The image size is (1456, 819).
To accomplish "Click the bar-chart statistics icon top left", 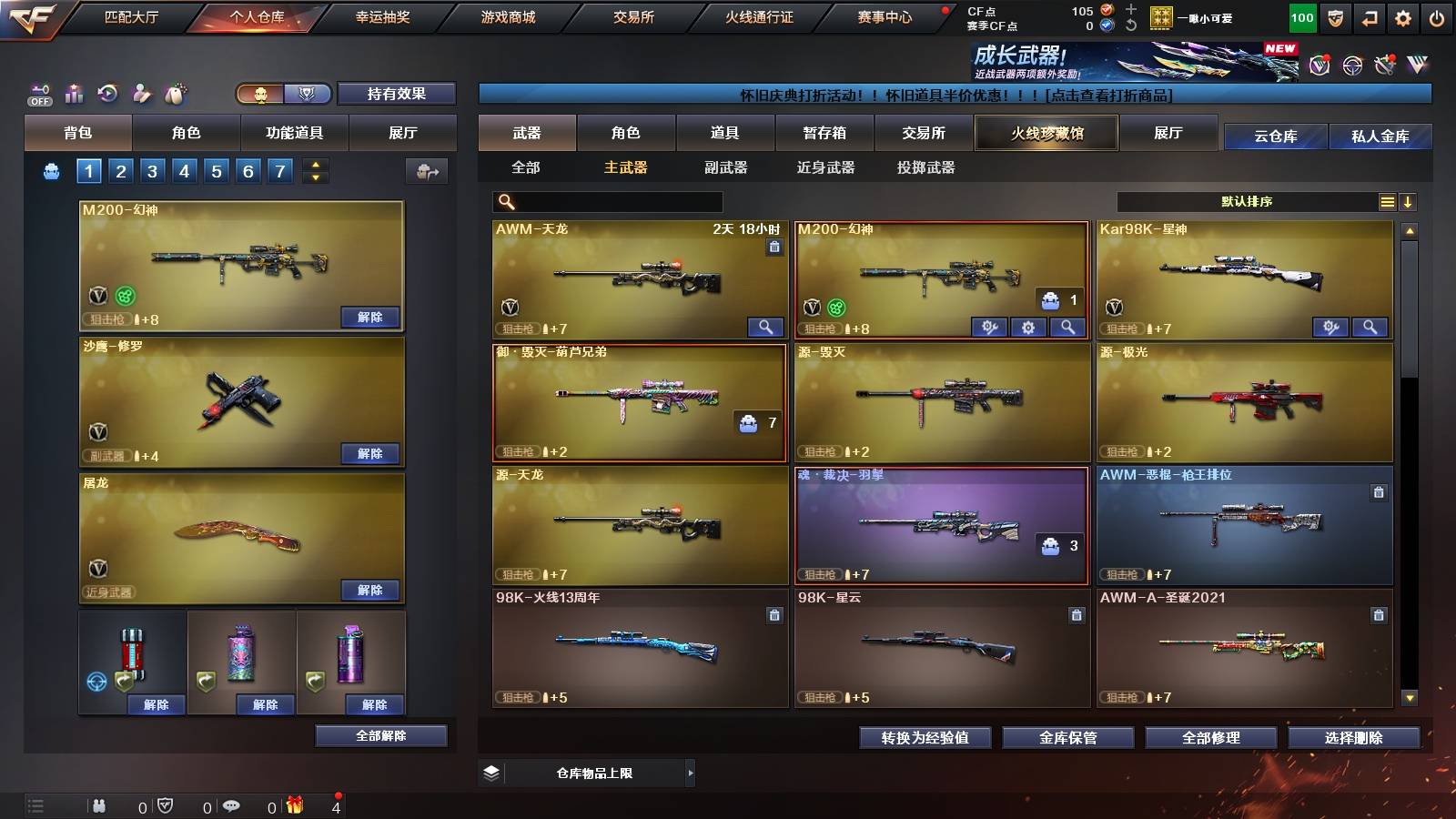I will point(72,94).
